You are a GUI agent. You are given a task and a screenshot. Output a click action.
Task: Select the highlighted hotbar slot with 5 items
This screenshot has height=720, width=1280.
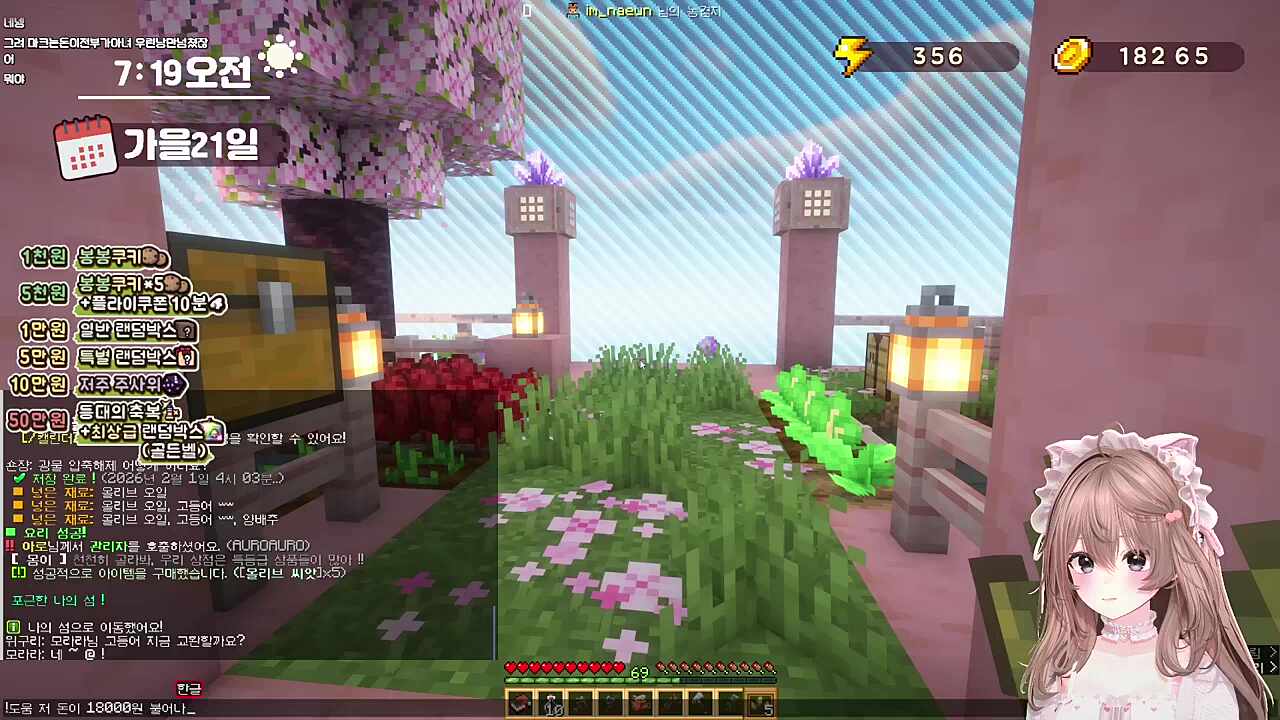point(762,704)
